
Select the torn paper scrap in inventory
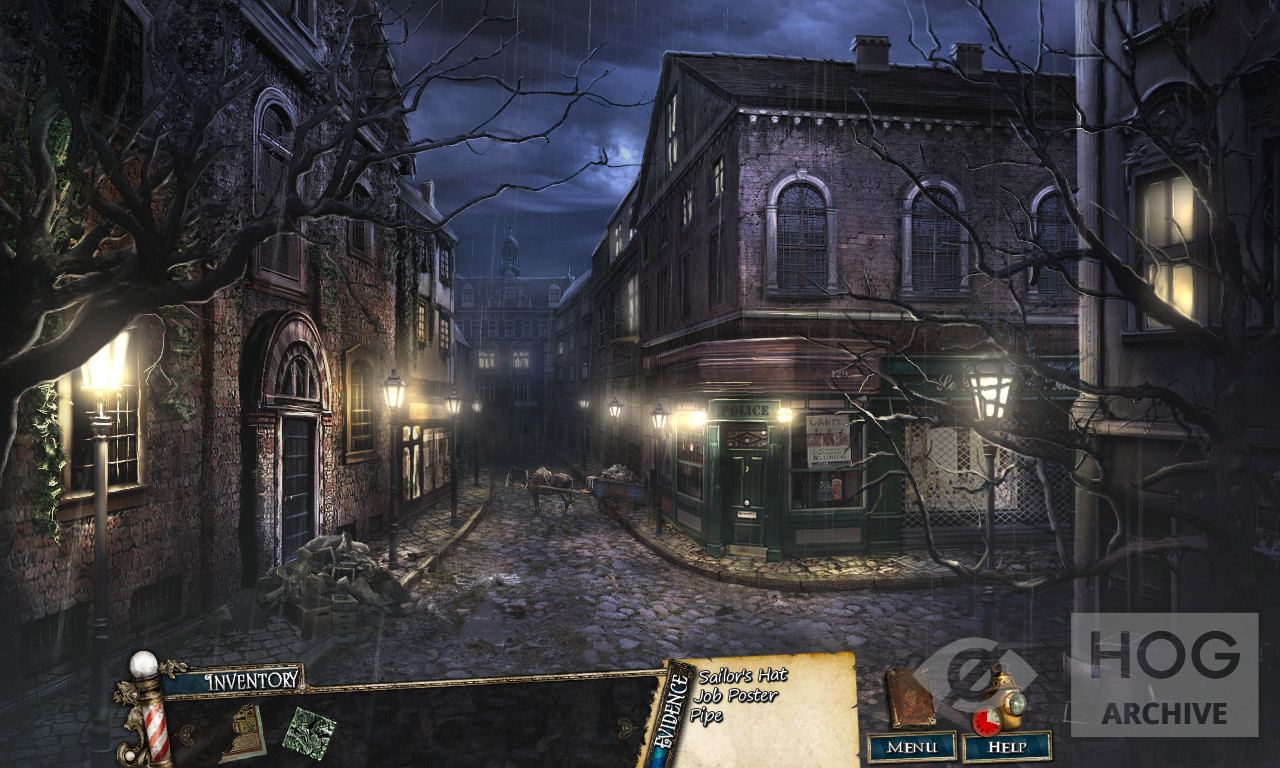point(242,732)
